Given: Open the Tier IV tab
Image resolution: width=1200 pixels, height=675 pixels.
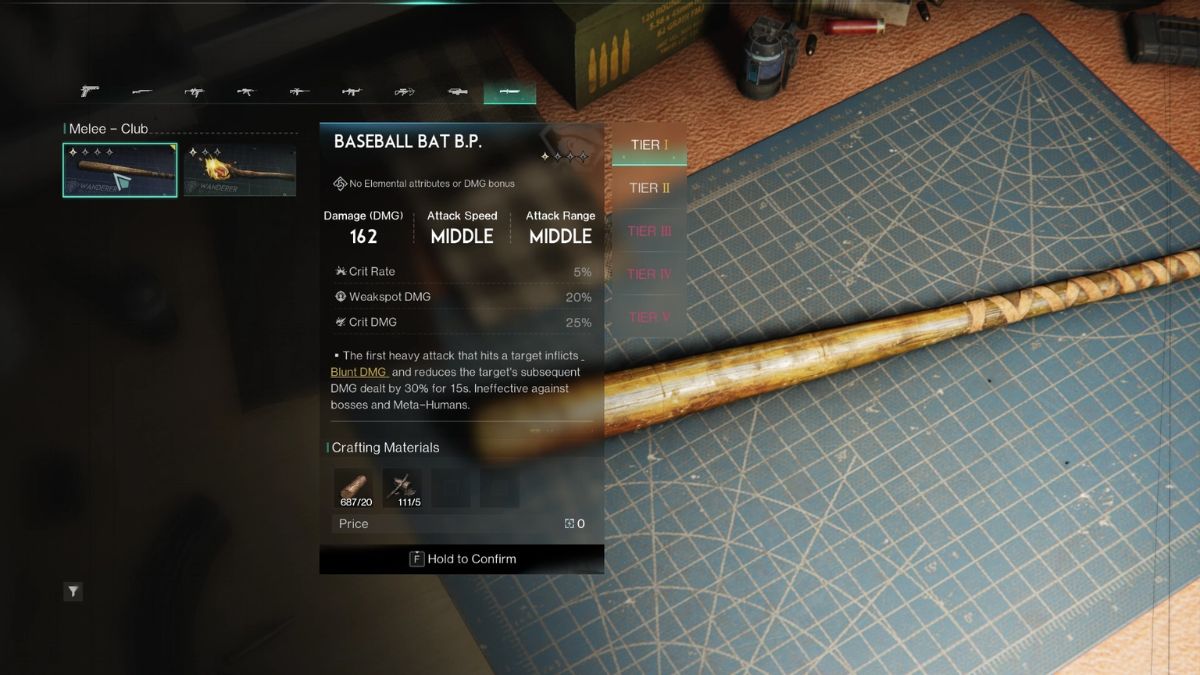Looking at the screenshot, I should [649, 274].
